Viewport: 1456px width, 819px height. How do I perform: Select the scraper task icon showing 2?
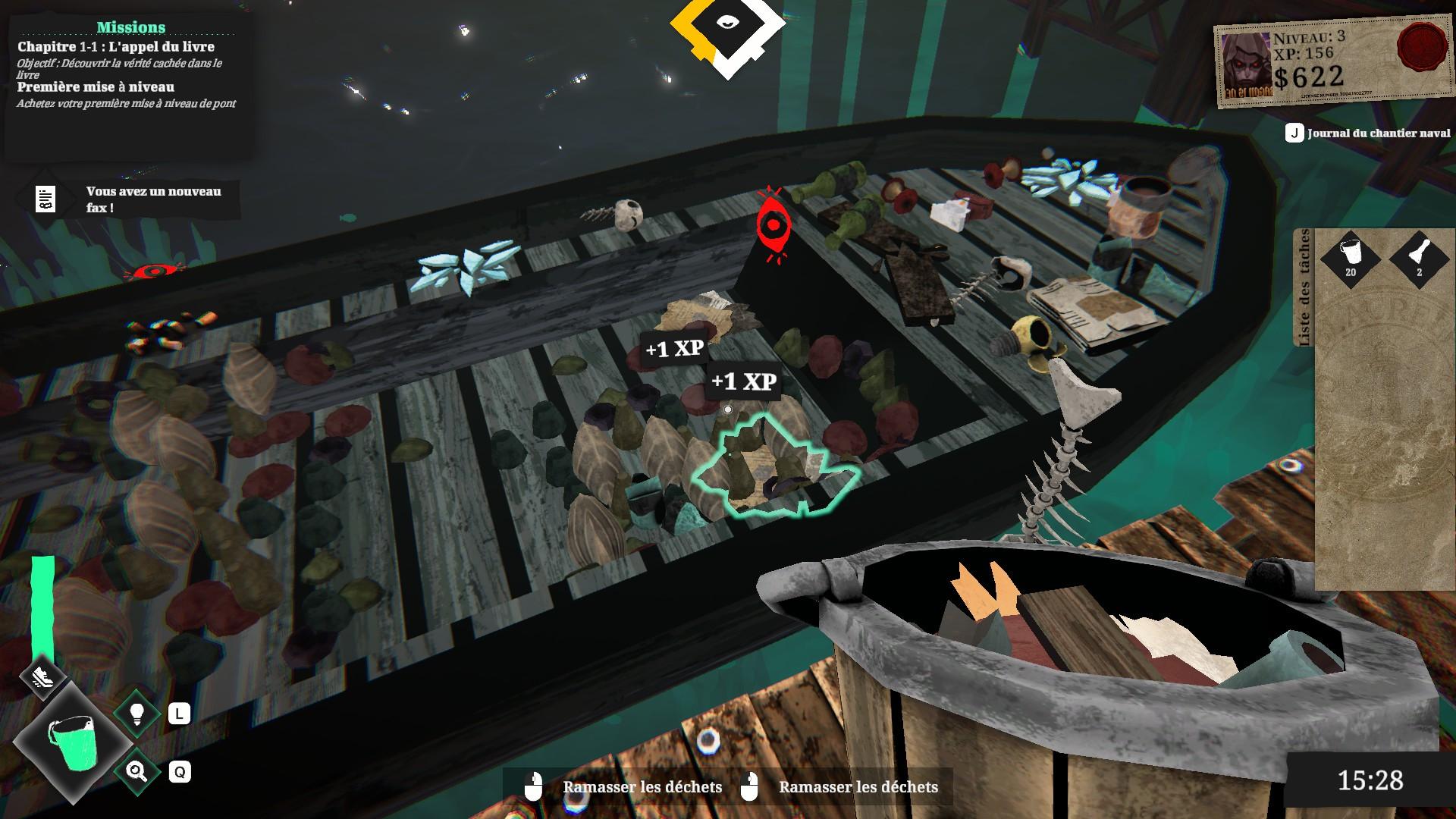[x=1419, y=256]
